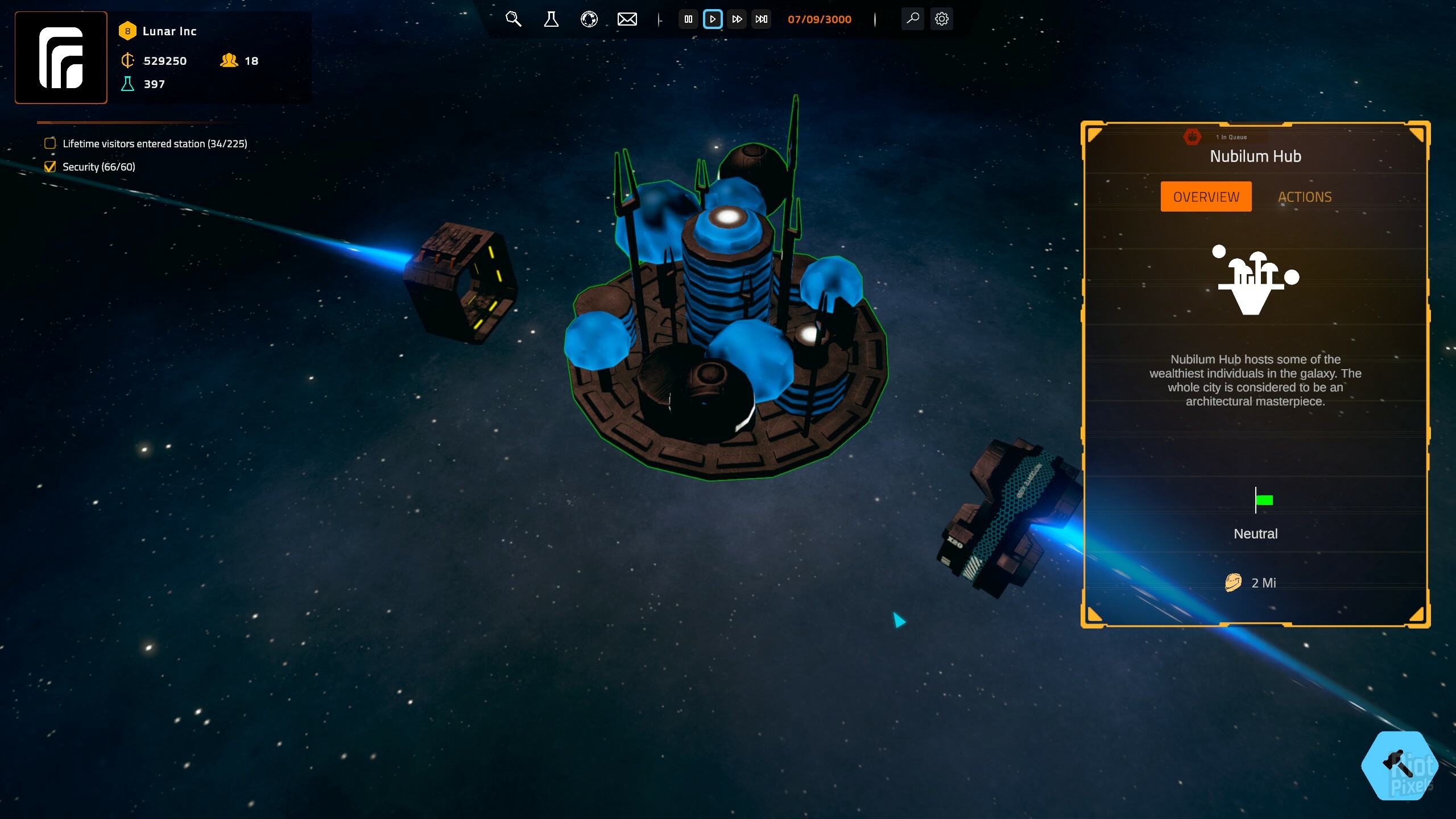The image size is (1456, 819).
Task: Open the hammer build menu
Action: (1400, 766)
